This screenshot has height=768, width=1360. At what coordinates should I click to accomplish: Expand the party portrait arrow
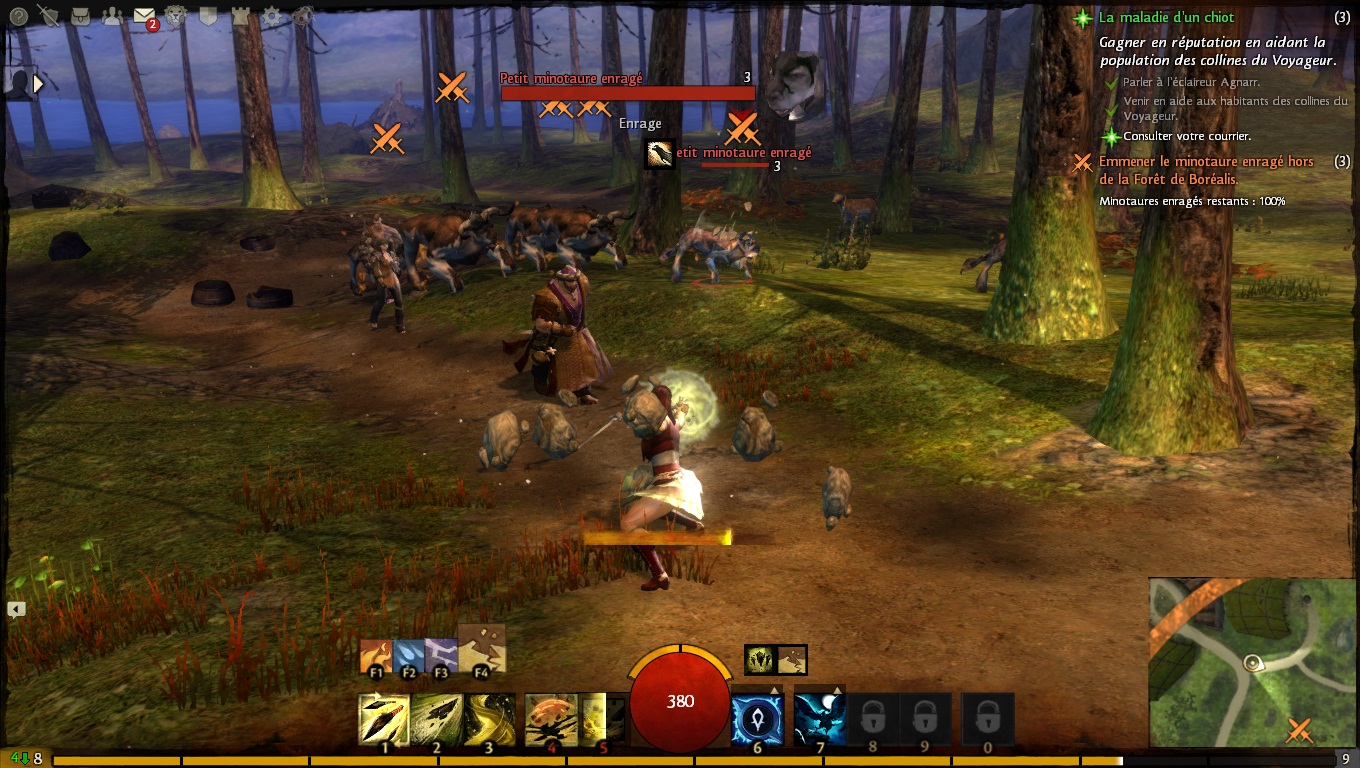pos(39,84)
